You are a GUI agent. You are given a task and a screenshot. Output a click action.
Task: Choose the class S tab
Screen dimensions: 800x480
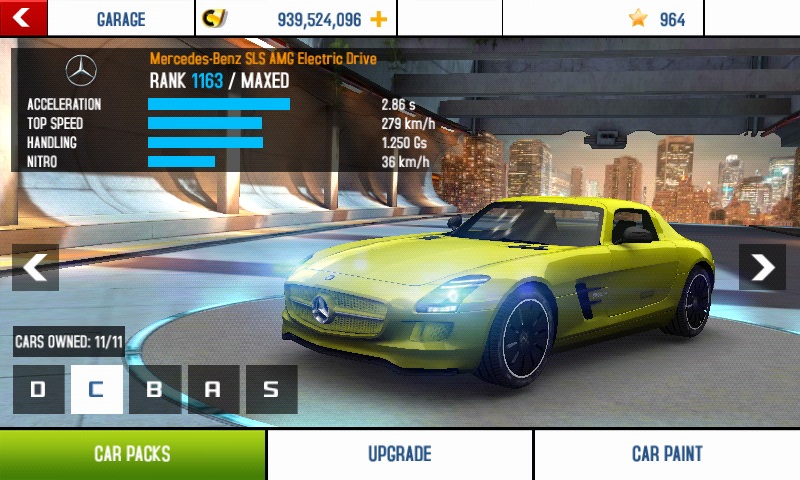point(271,389)
